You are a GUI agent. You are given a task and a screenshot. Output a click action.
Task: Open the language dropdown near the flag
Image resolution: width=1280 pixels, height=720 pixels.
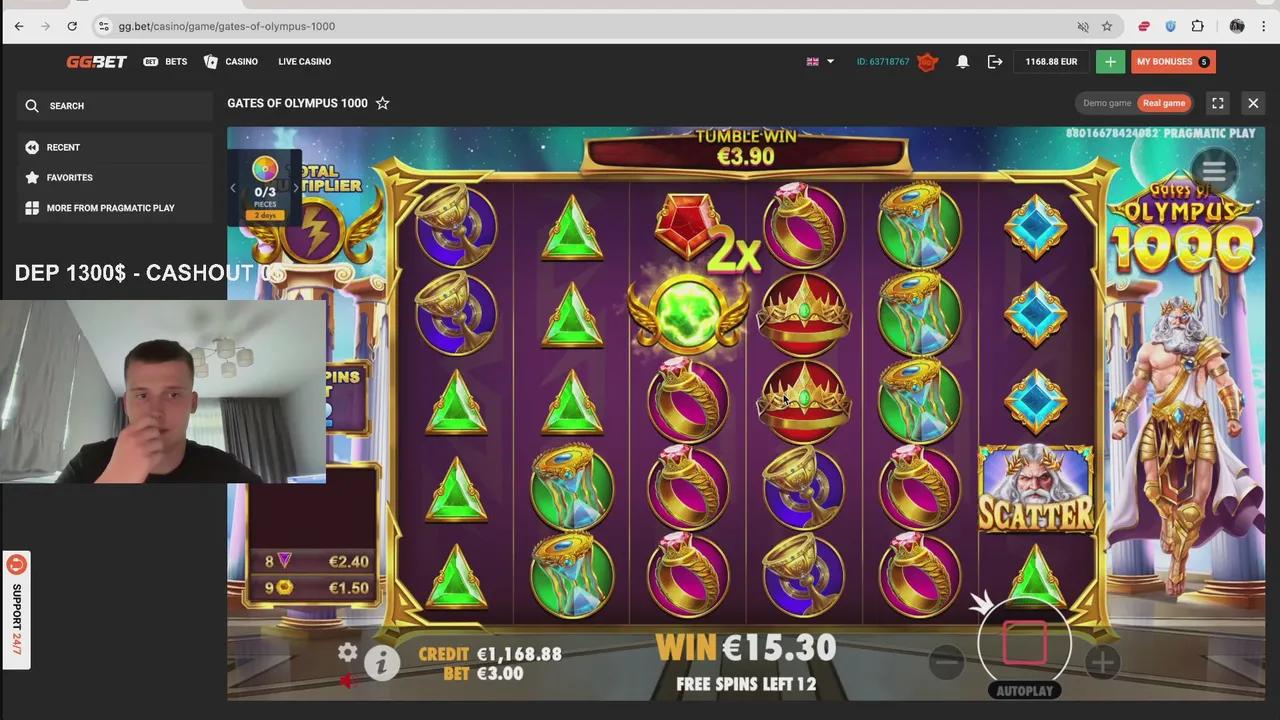coord(820,61)
